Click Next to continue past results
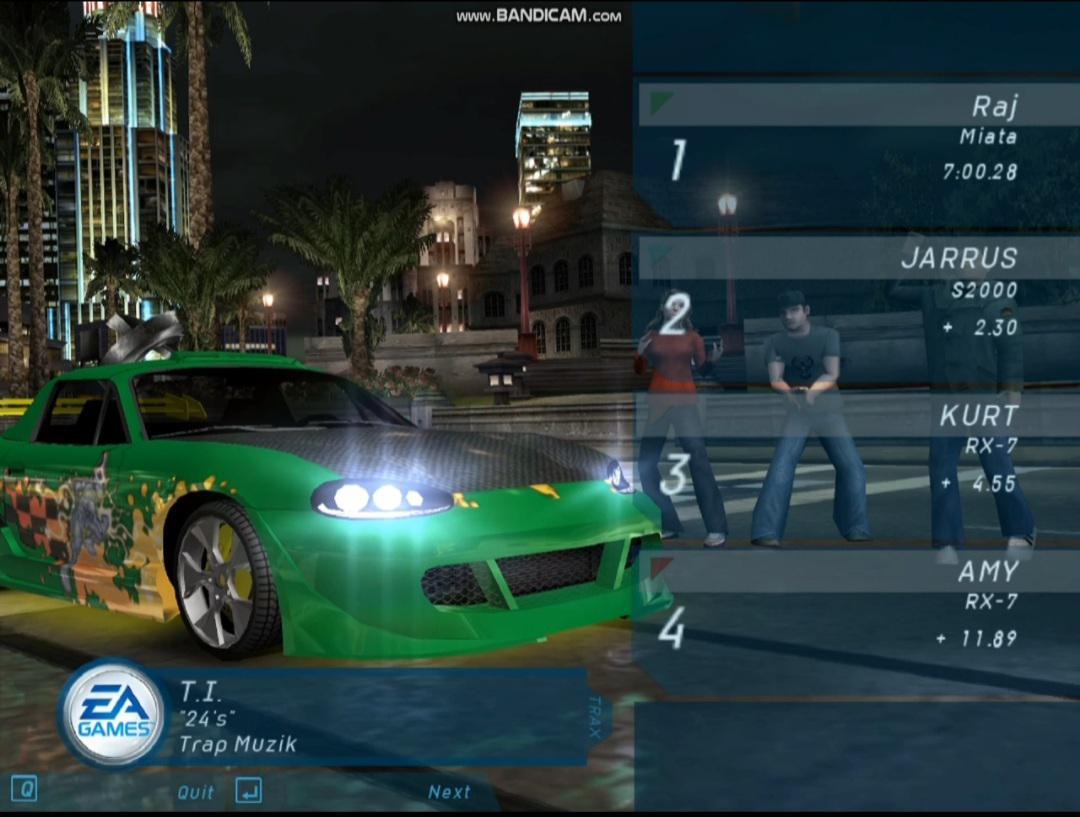The image size is (1080, 817). [448, 792]
